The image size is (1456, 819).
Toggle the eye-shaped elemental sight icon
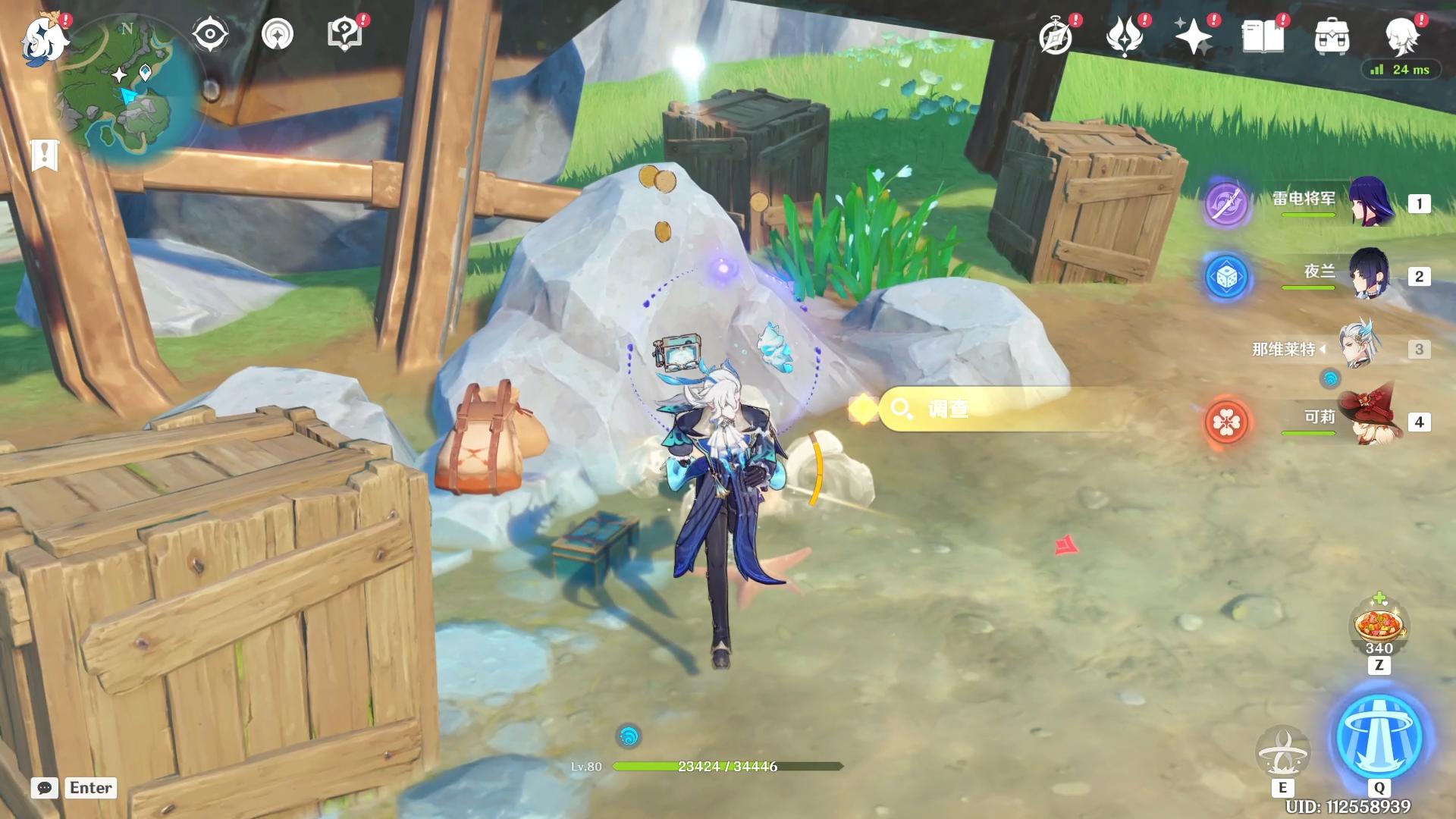point(210,35)
